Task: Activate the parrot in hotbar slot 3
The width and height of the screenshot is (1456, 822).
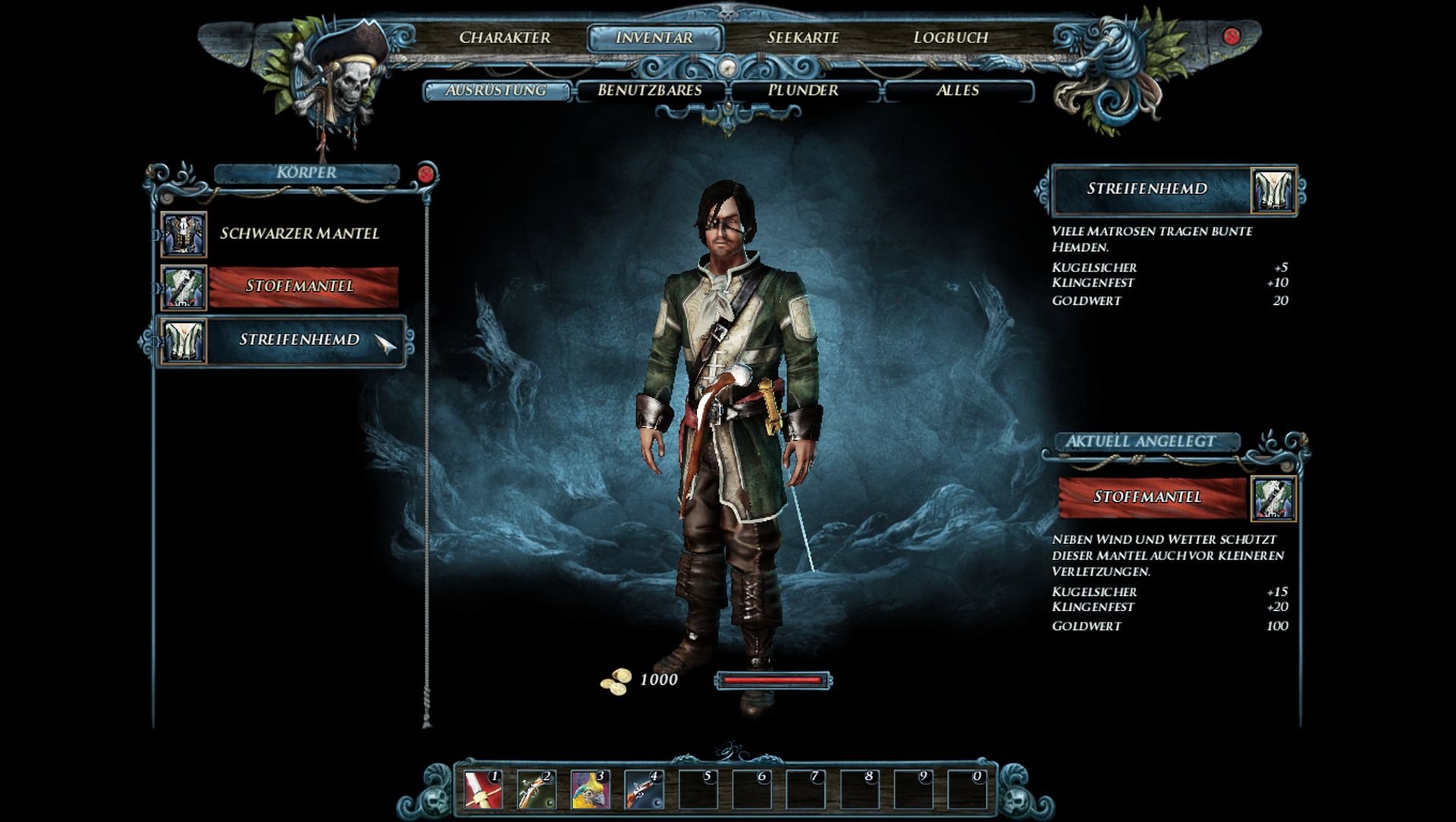Action: (590, 789)
